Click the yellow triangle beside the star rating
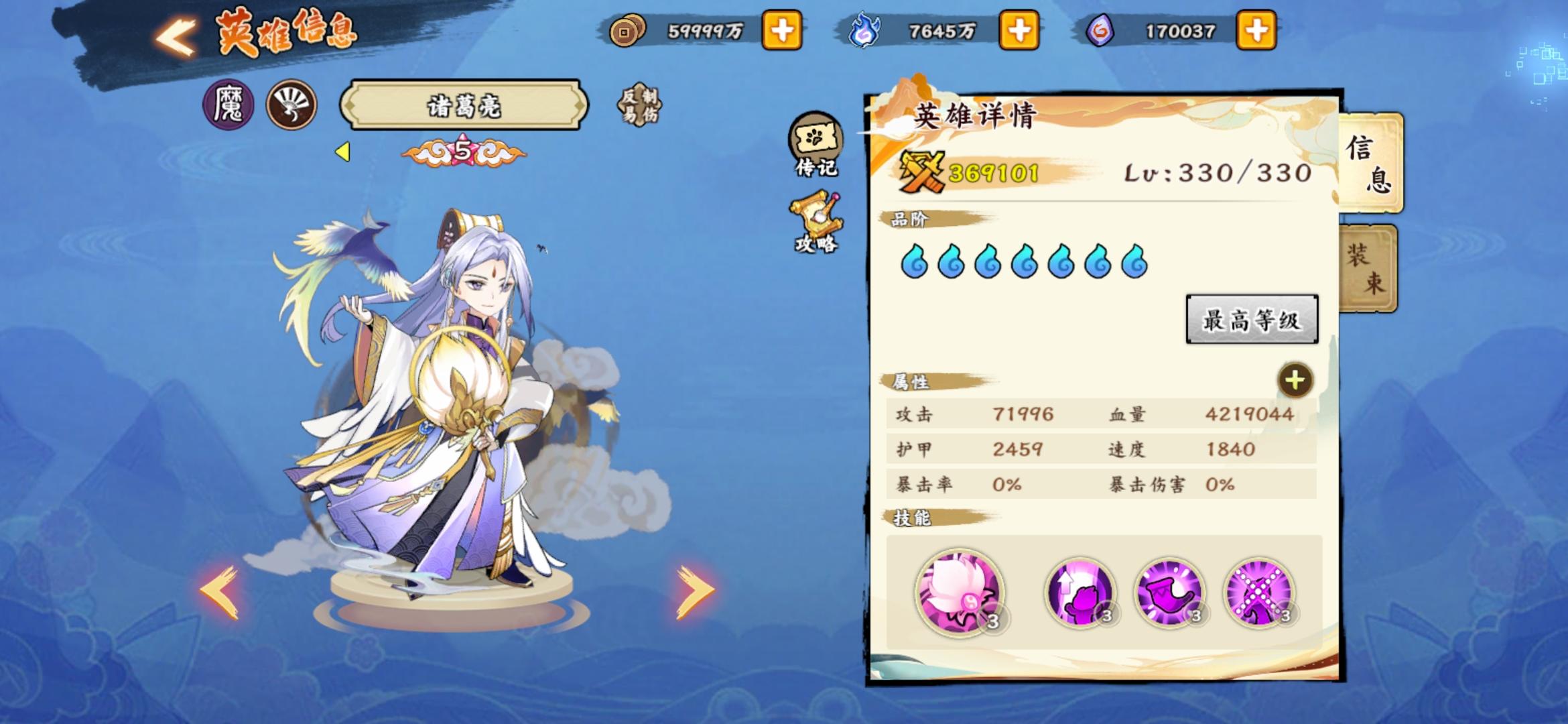 point(342,152)
